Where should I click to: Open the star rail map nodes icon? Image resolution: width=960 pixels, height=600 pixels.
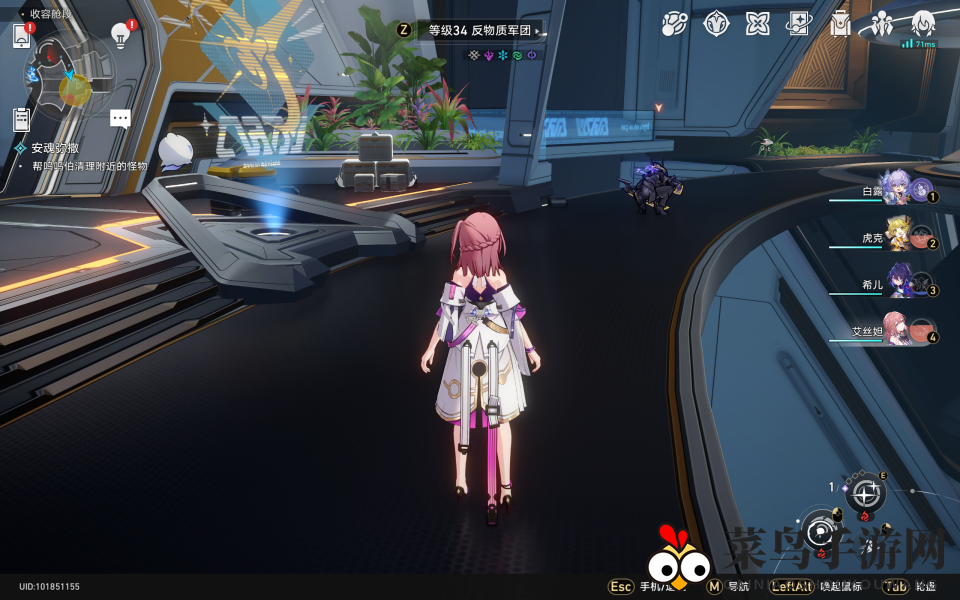[674, 24]
